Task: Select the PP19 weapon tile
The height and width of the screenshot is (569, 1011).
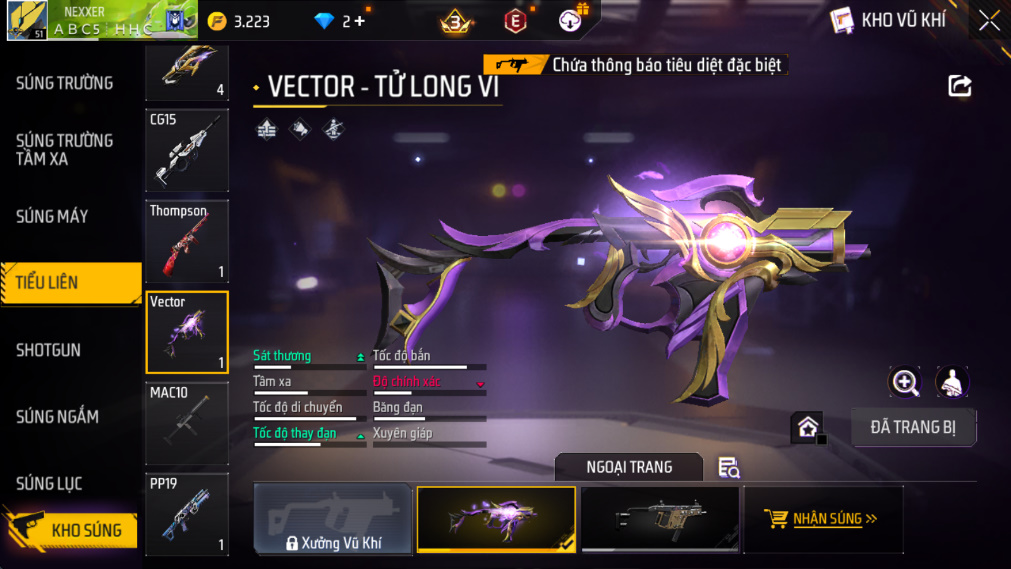Action: [187, 515]
